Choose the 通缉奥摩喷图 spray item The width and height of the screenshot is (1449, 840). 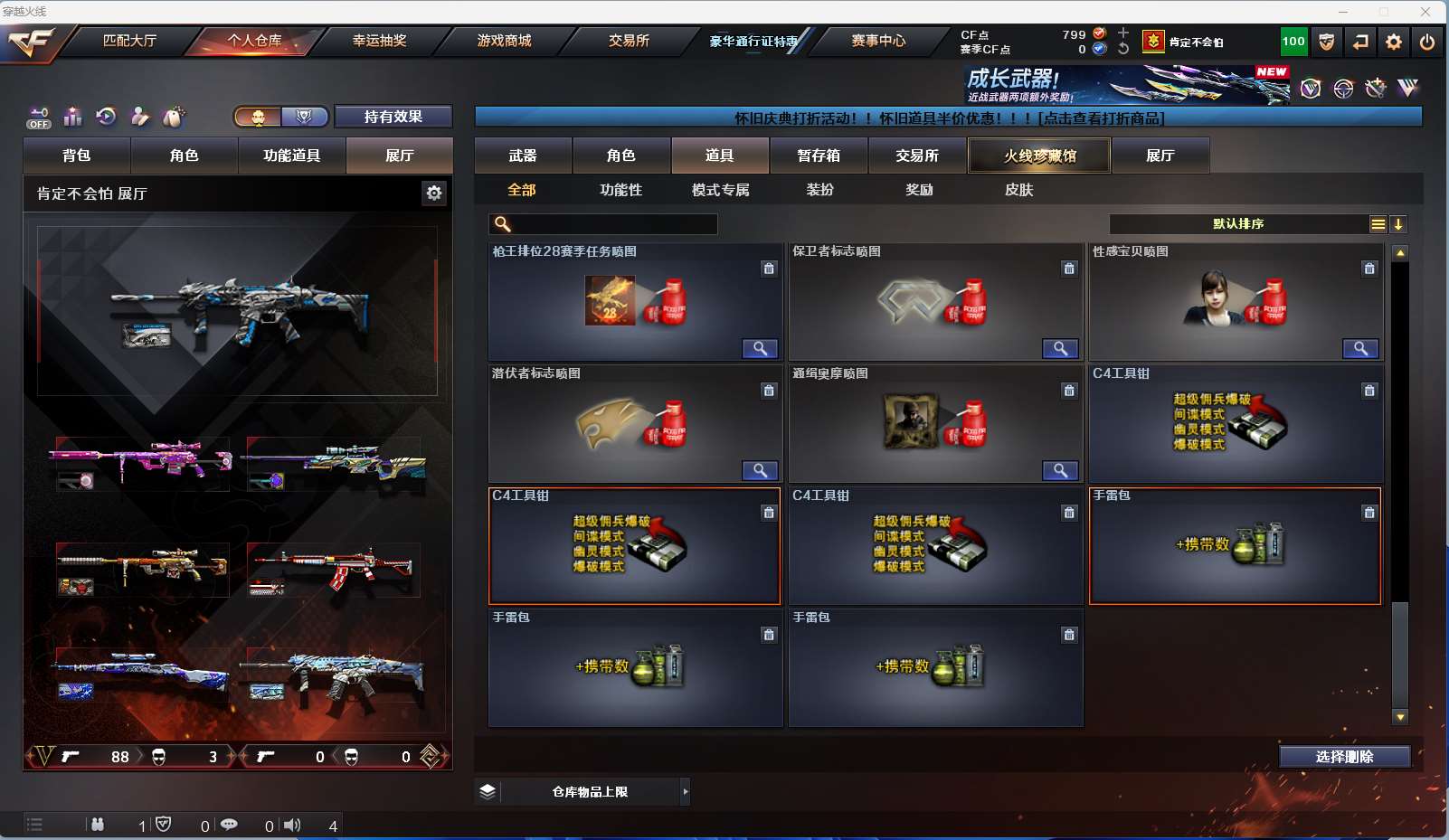(935, 425)
